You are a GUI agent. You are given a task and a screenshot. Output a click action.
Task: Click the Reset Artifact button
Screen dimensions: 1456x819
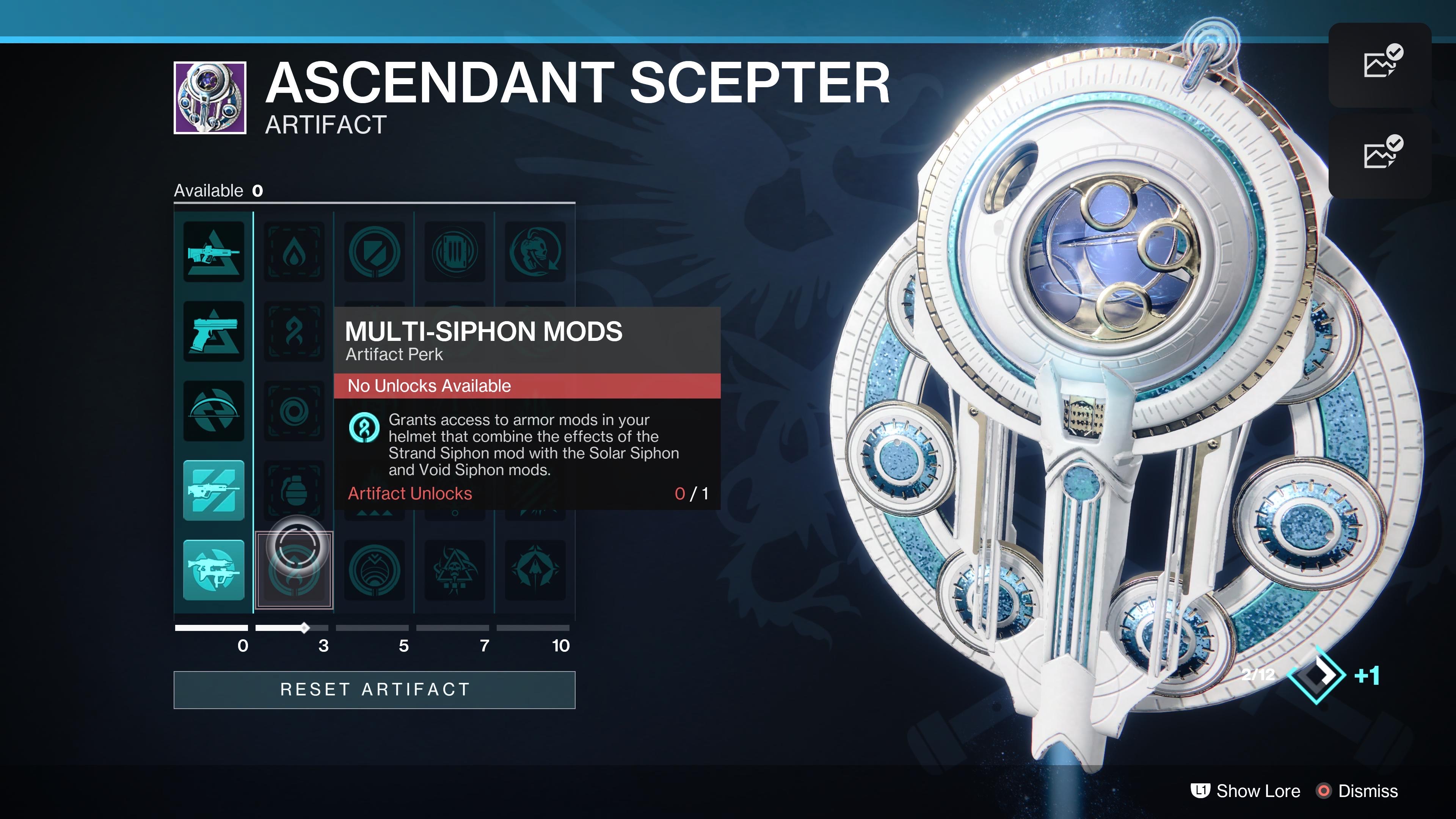[374, 690]
